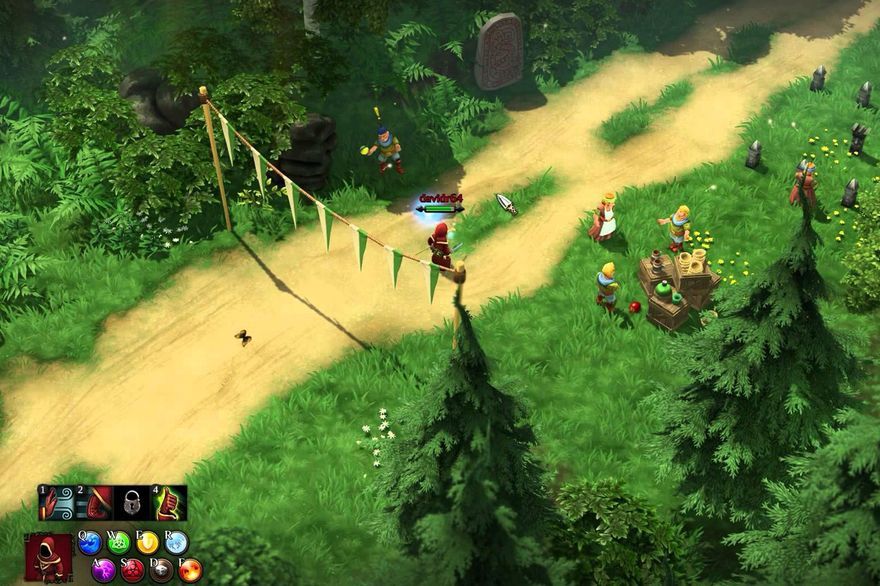Pick the orange fire element orb
Screen dimensions: 880x586
pyautogui.click(x=191, y=570)
